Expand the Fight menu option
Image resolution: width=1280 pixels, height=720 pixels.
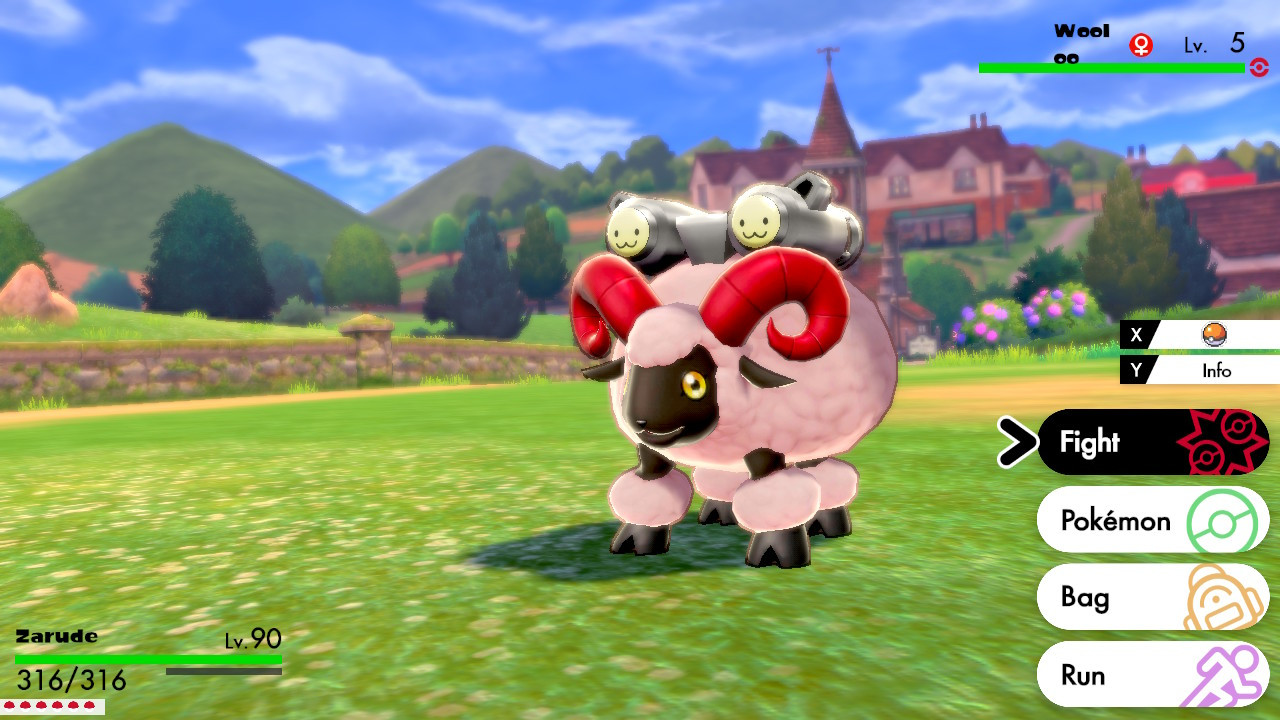tap(1099, 441)
